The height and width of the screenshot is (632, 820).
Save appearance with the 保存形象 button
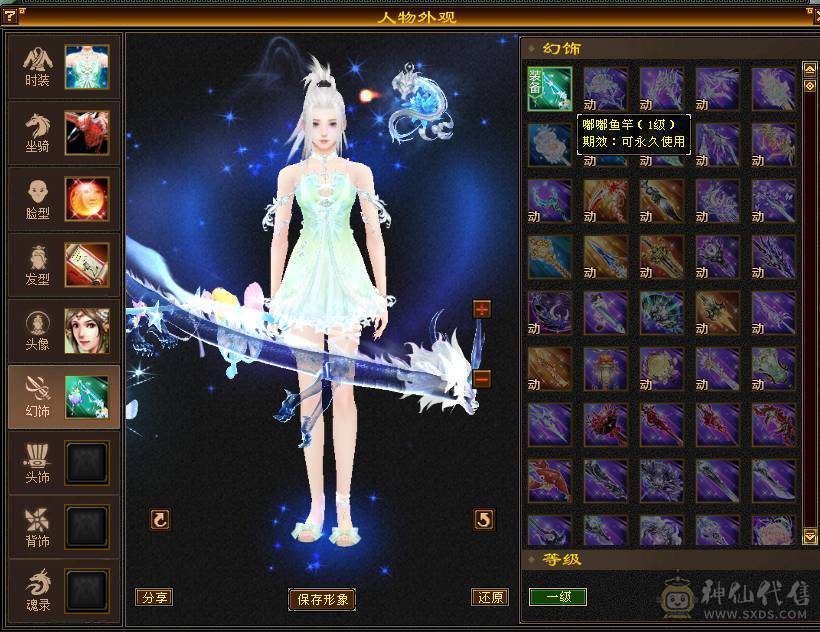click(x=322, y=599)
